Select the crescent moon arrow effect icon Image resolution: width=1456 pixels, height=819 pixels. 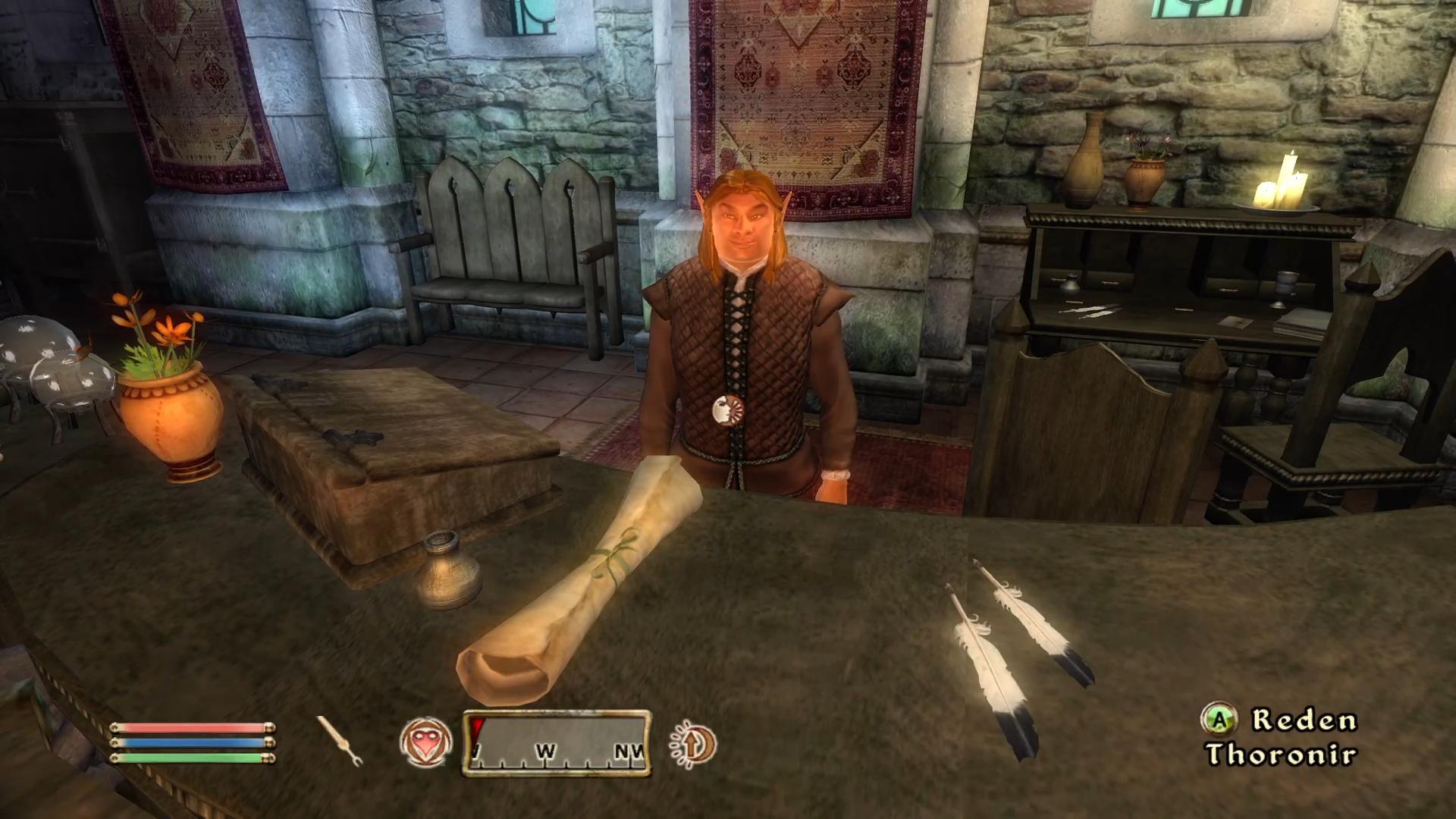click(693, 743)
